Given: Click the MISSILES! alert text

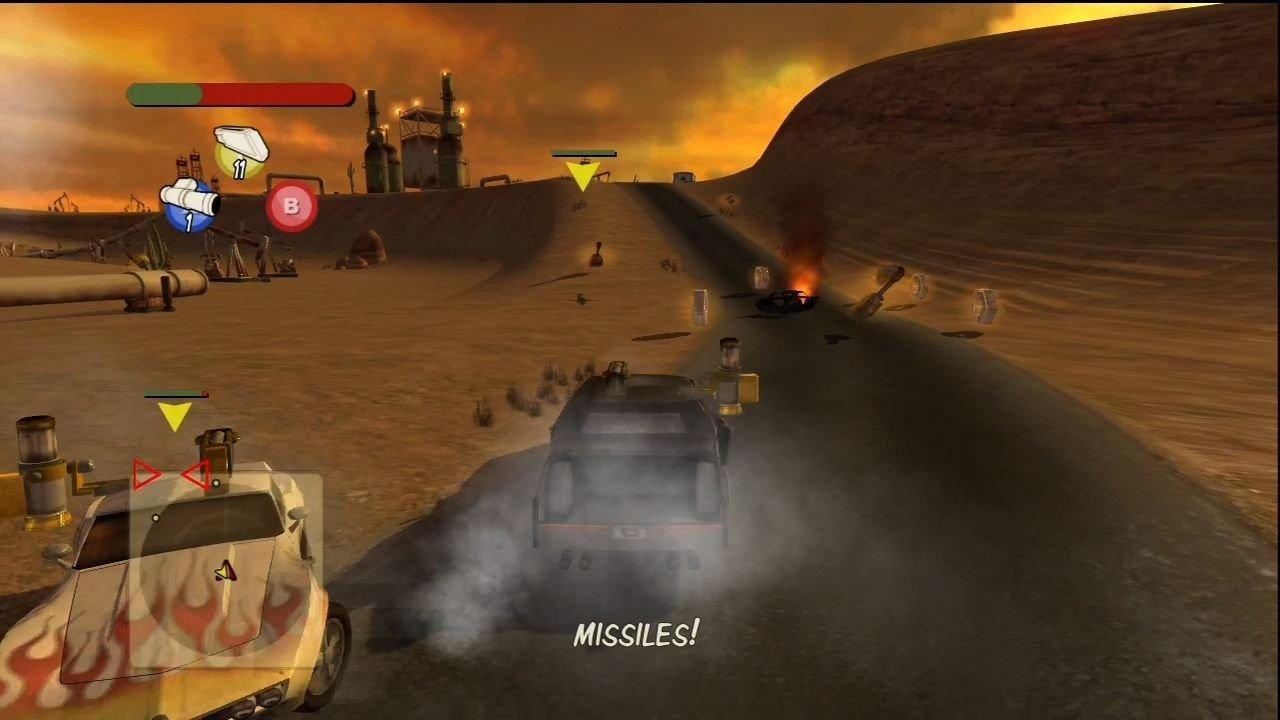Looking at the screenshot, I should point(638,634).
